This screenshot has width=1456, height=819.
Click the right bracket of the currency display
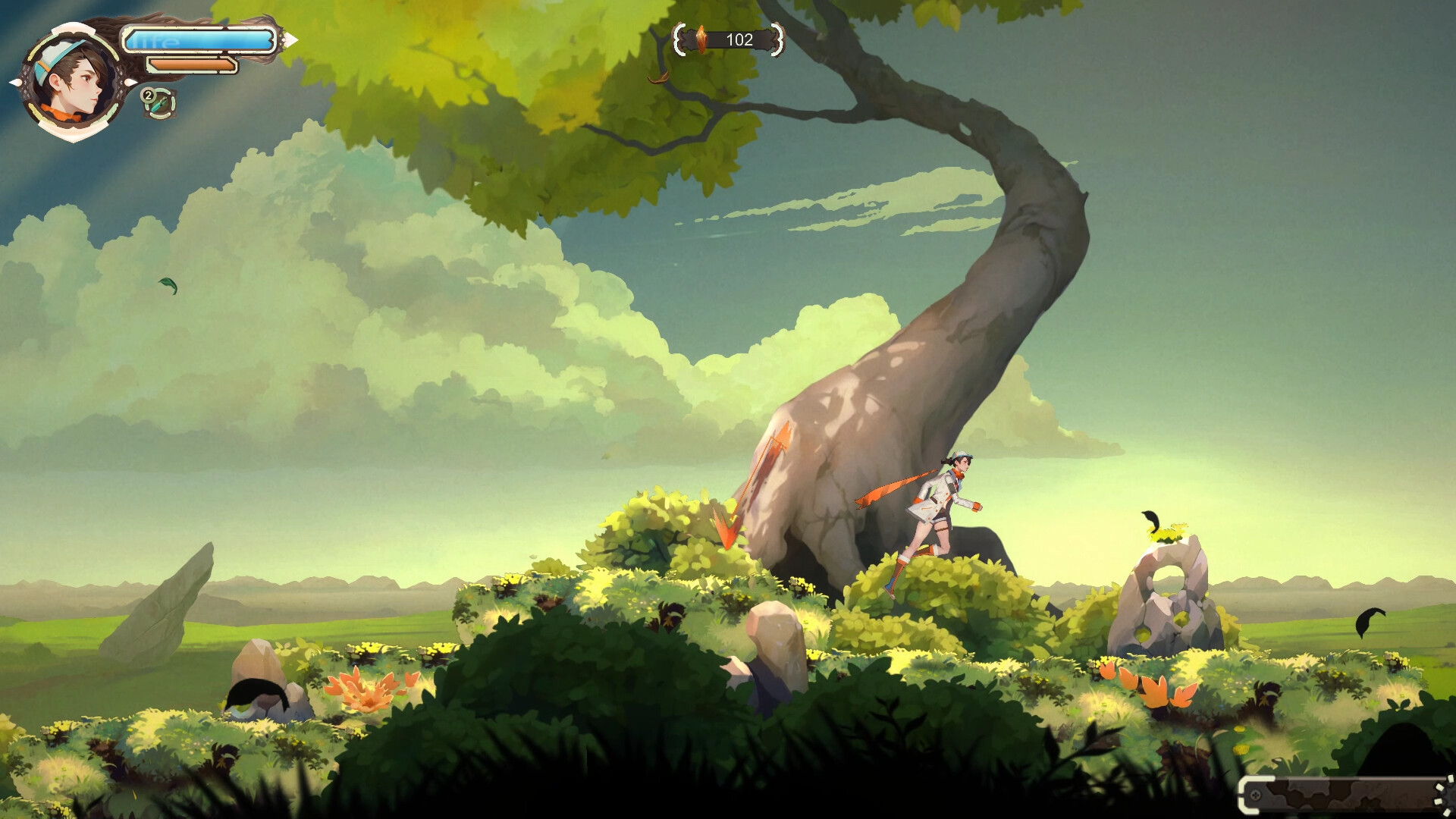coord(776,39)
